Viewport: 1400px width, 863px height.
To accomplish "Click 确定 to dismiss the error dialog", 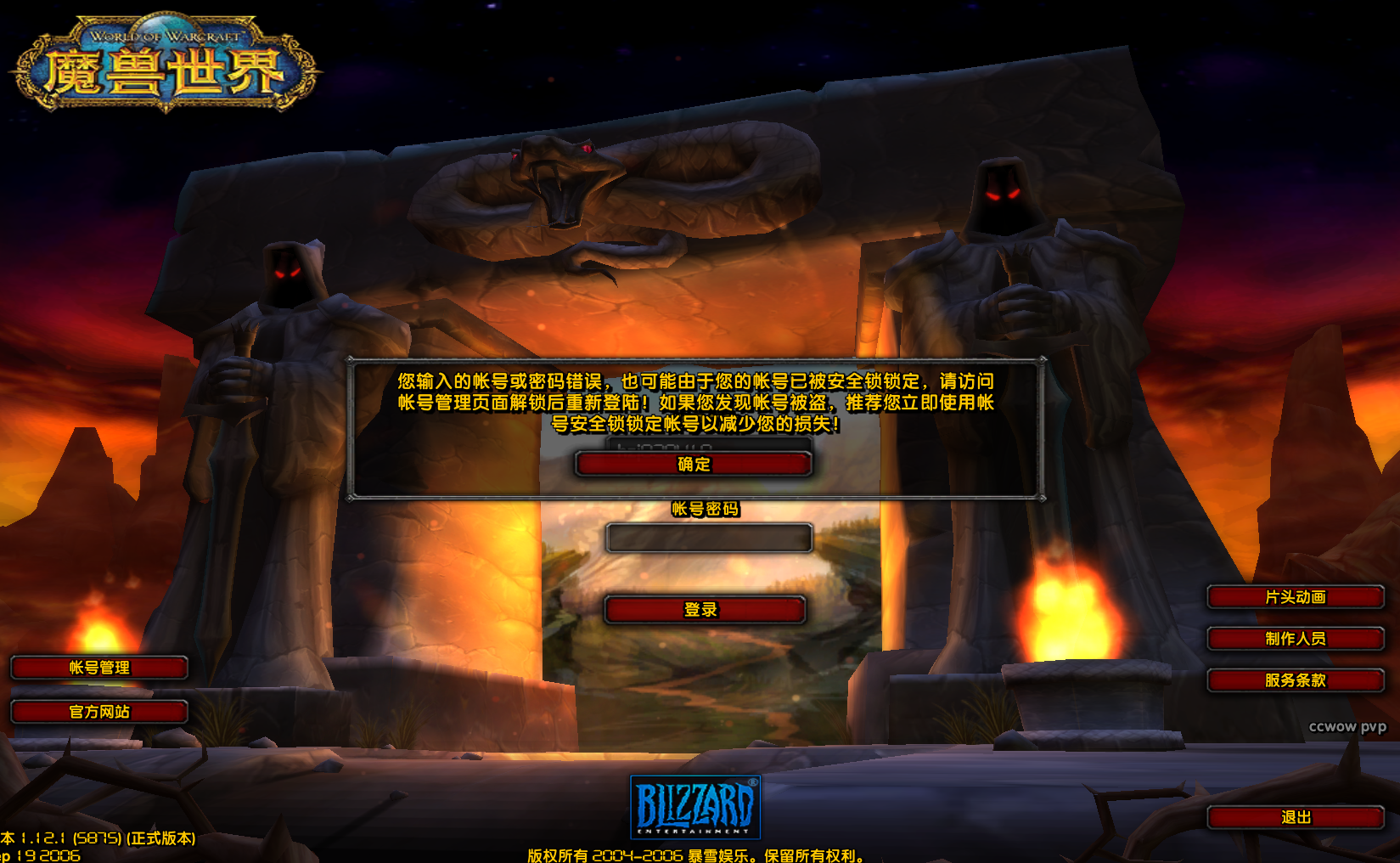I will (x=693, y=464).
